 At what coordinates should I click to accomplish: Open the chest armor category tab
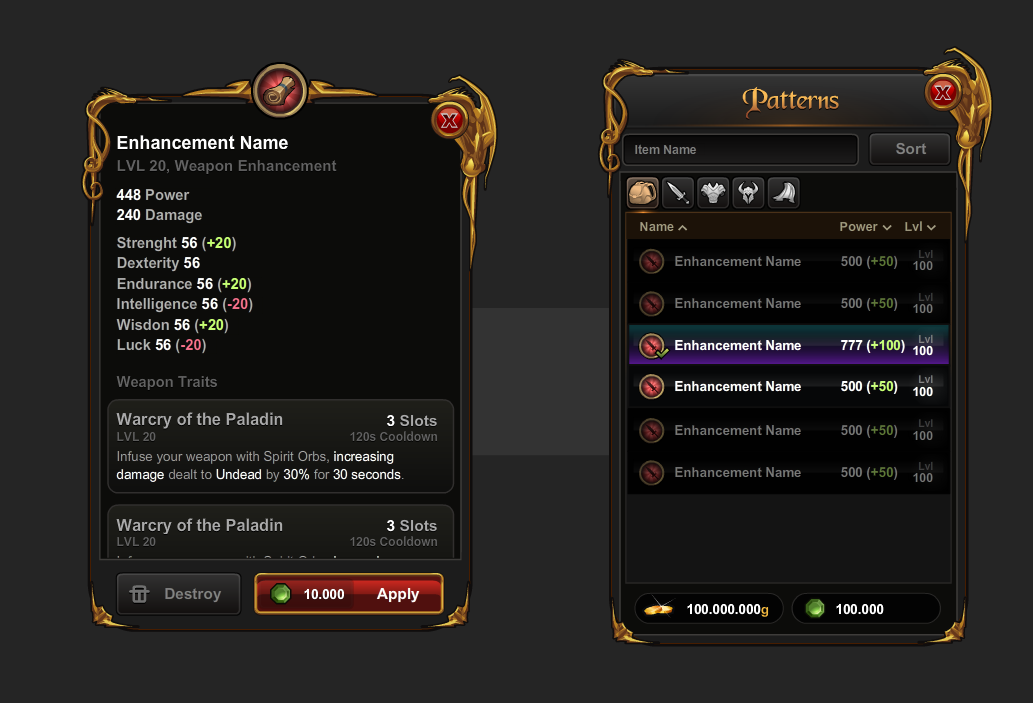(x=712, y=193)
